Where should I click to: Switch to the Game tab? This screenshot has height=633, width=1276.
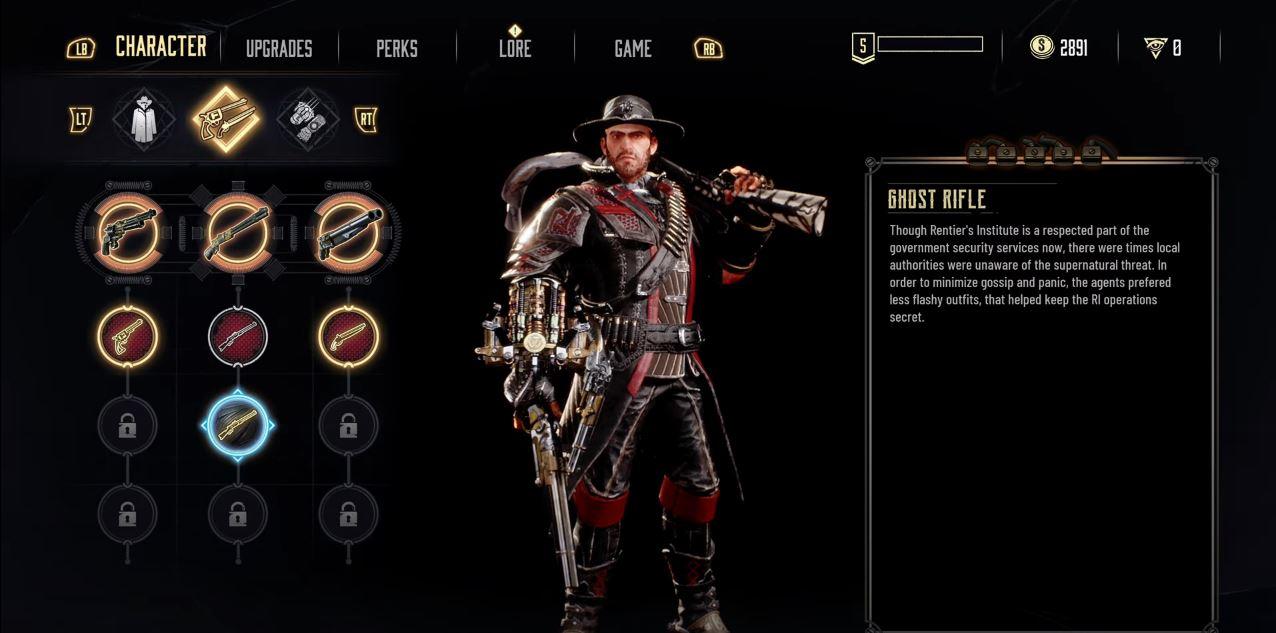633,48
